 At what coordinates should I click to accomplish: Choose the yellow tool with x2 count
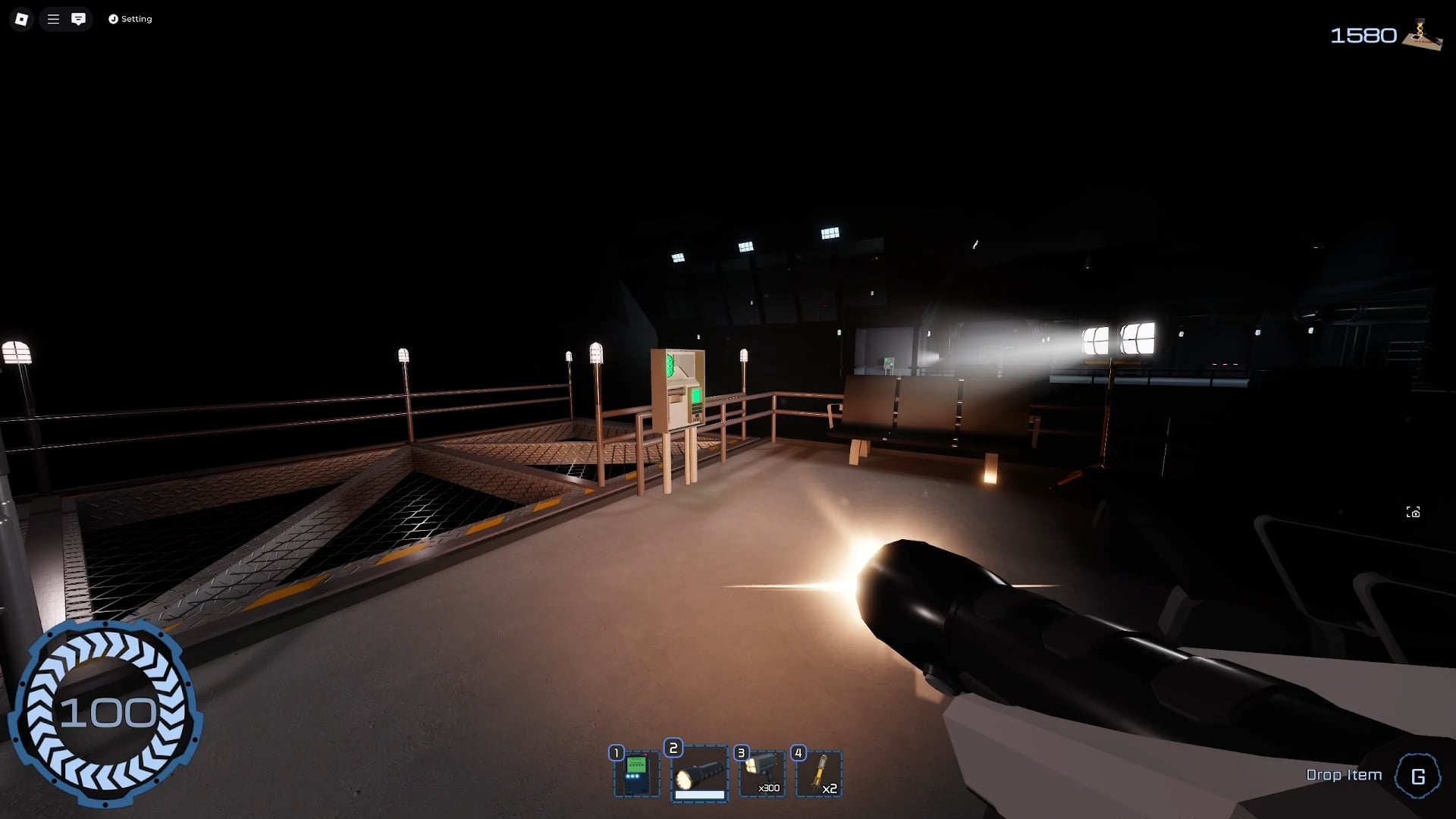click(x=819, y=773)
